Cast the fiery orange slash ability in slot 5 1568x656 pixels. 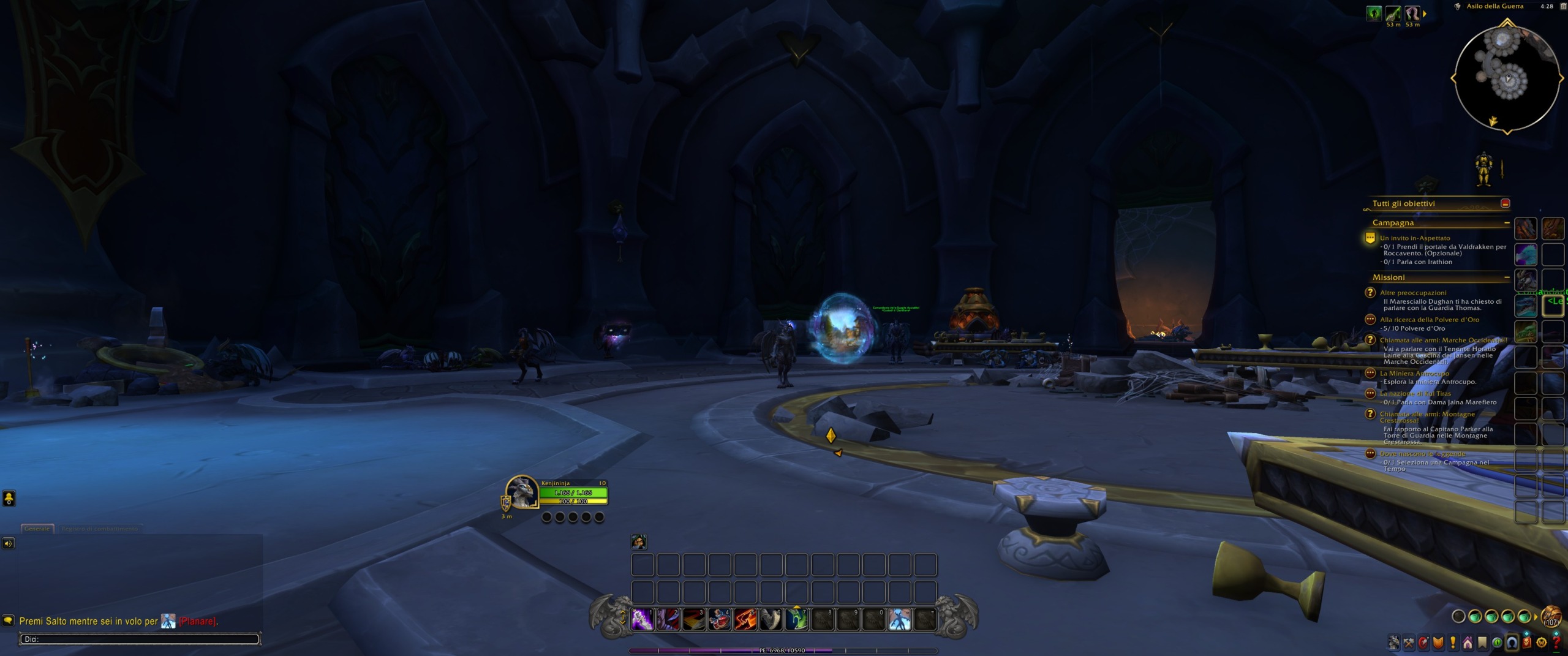tap(745, 619)
